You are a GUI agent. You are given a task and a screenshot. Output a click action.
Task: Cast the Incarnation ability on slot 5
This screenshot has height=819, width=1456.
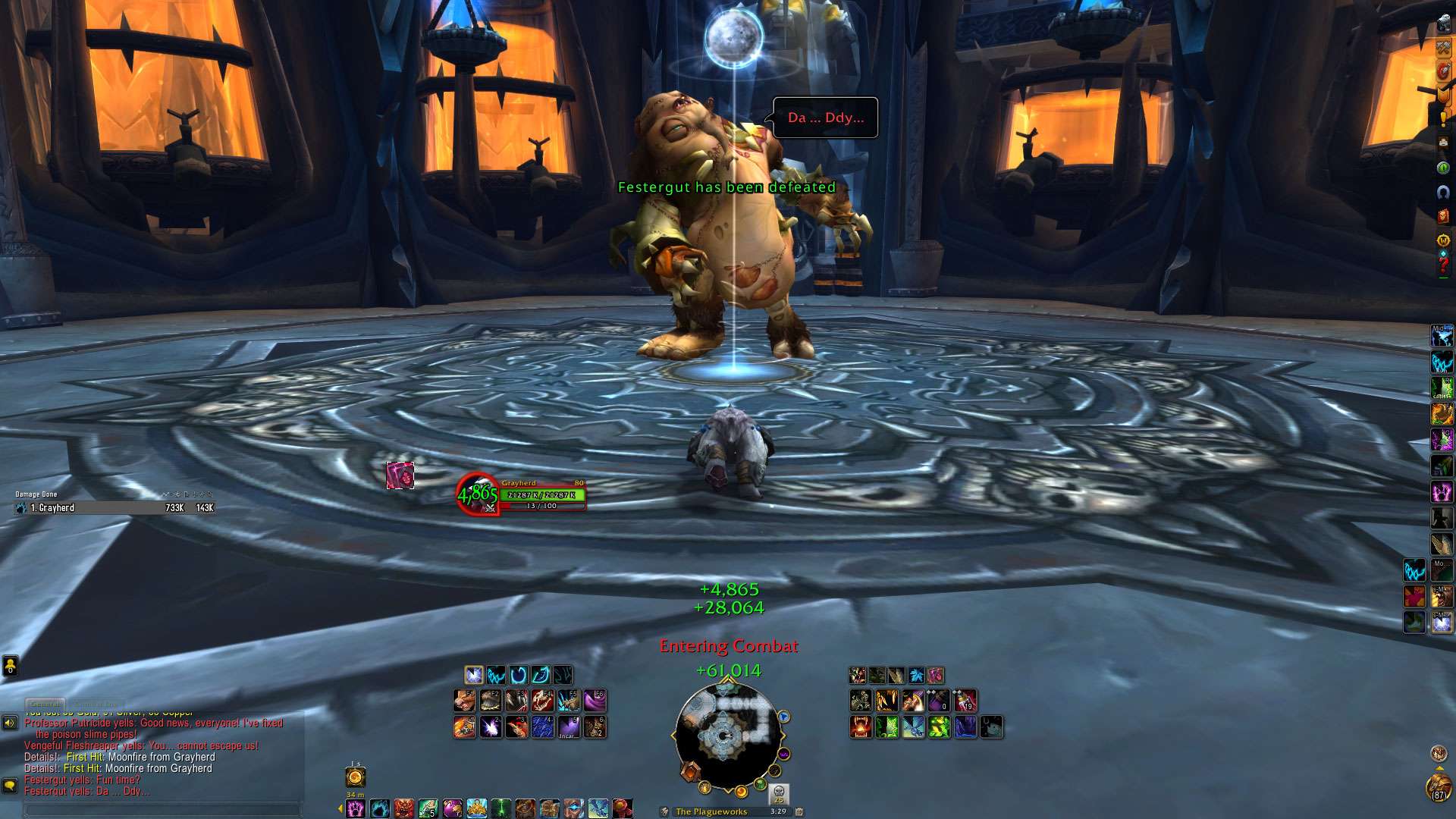[569, 727]
